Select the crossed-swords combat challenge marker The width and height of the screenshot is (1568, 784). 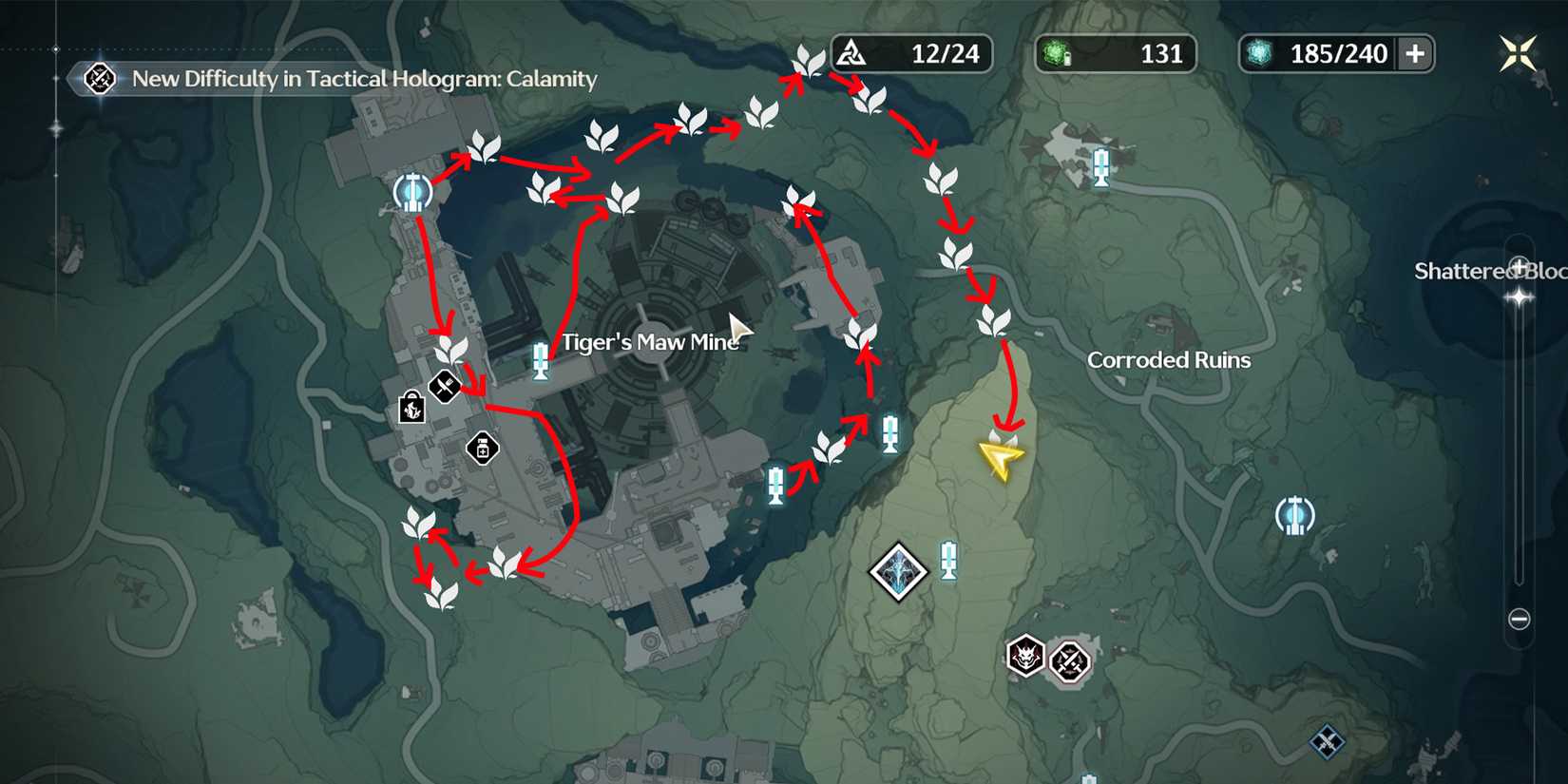click(1069, 663)
